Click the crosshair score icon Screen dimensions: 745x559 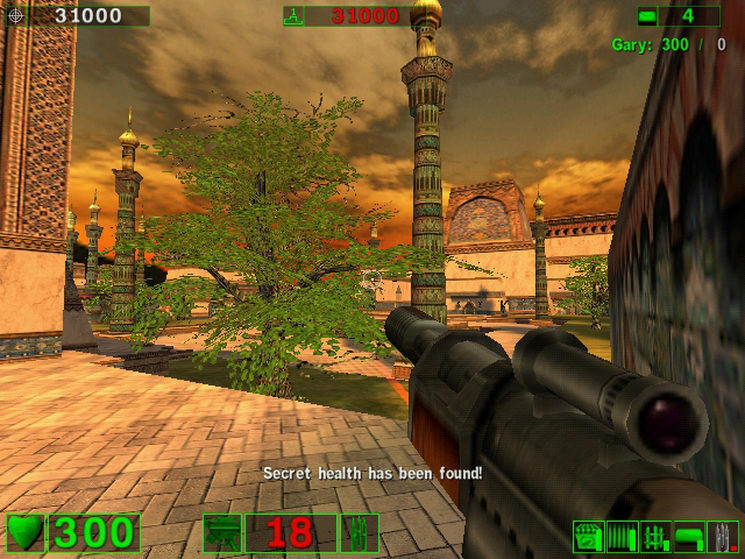click(x=14, y=16)
